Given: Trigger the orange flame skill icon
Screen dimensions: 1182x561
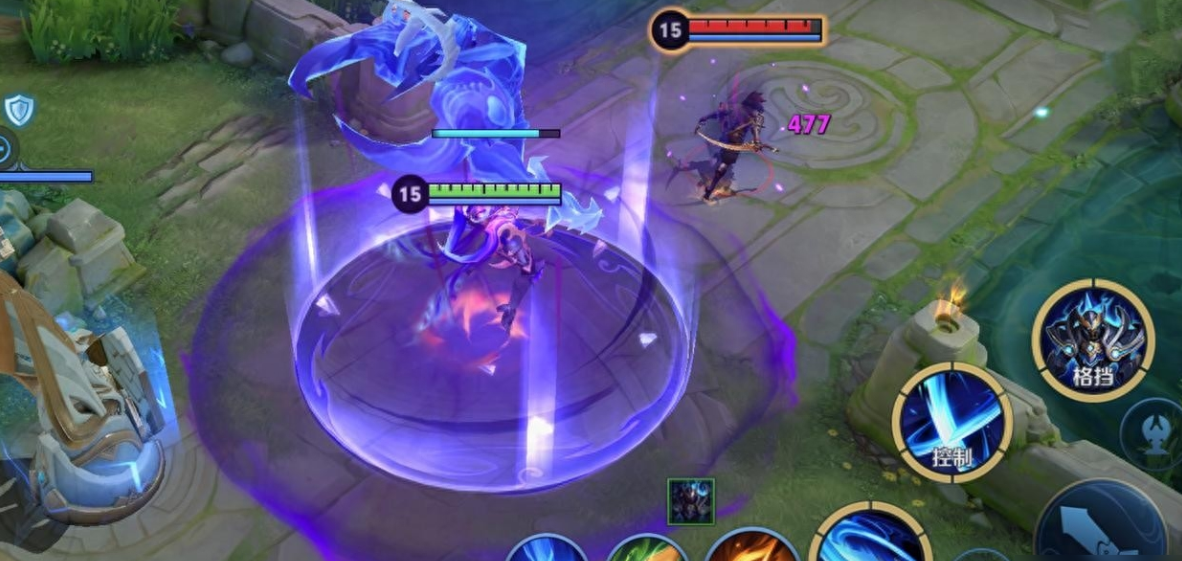Looking at the screenshot, I should [x=752, y=547].
